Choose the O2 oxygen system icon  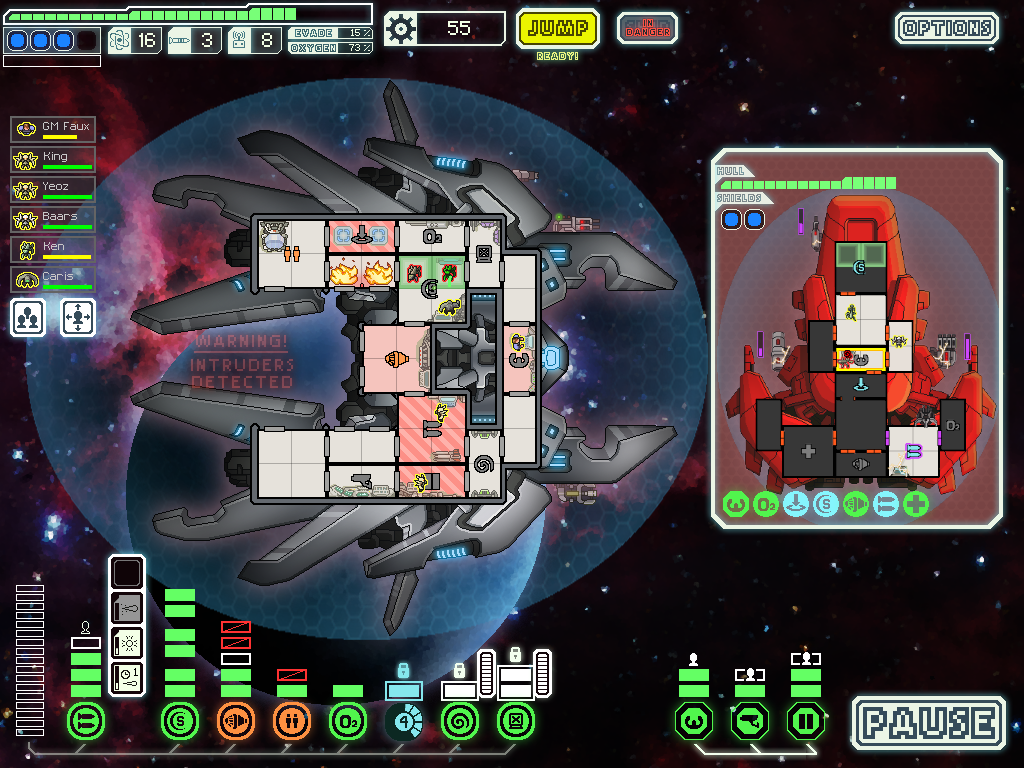[x=348, y=721]
